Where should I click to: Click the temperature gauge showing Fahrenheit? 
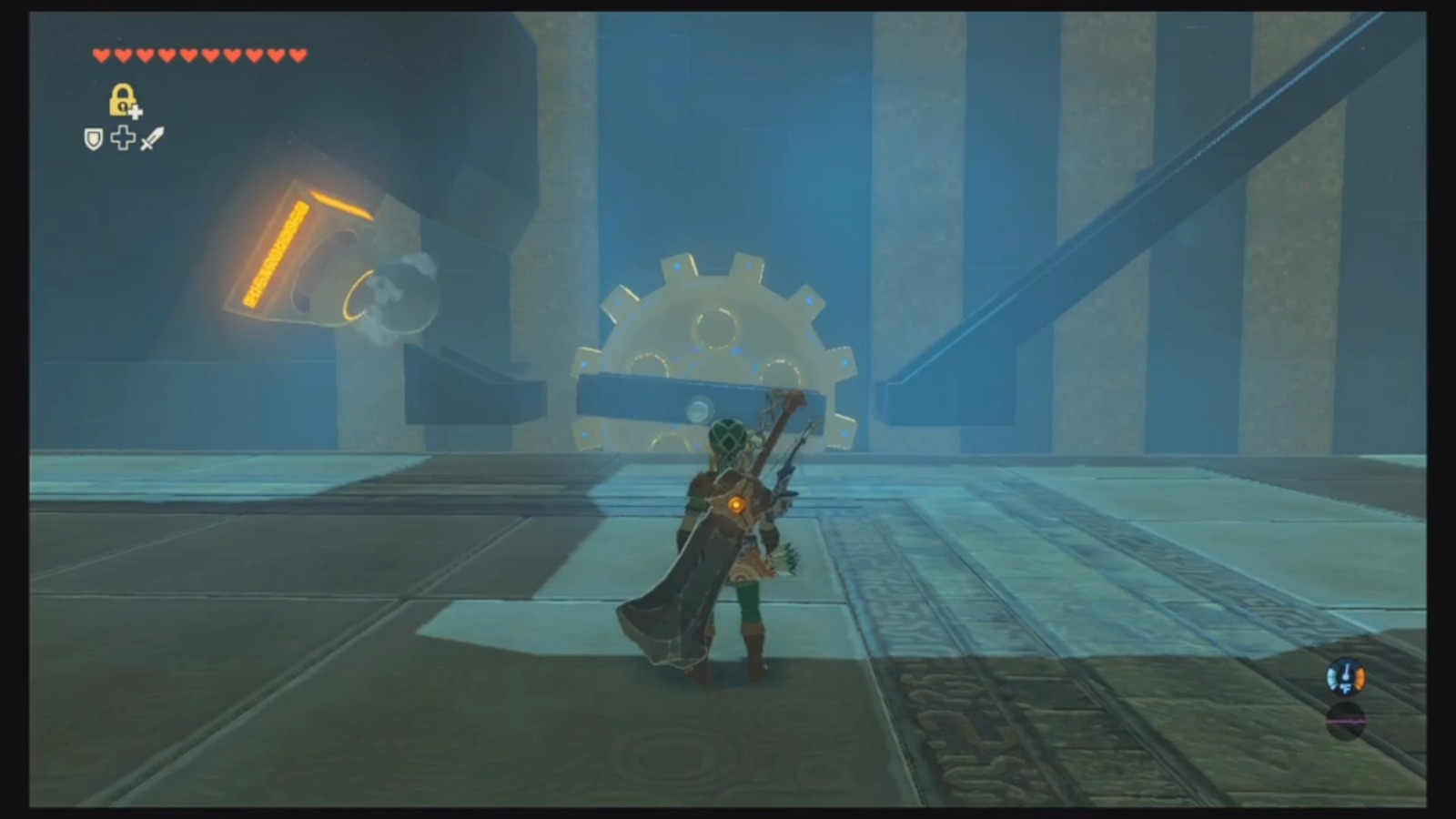1346,677
